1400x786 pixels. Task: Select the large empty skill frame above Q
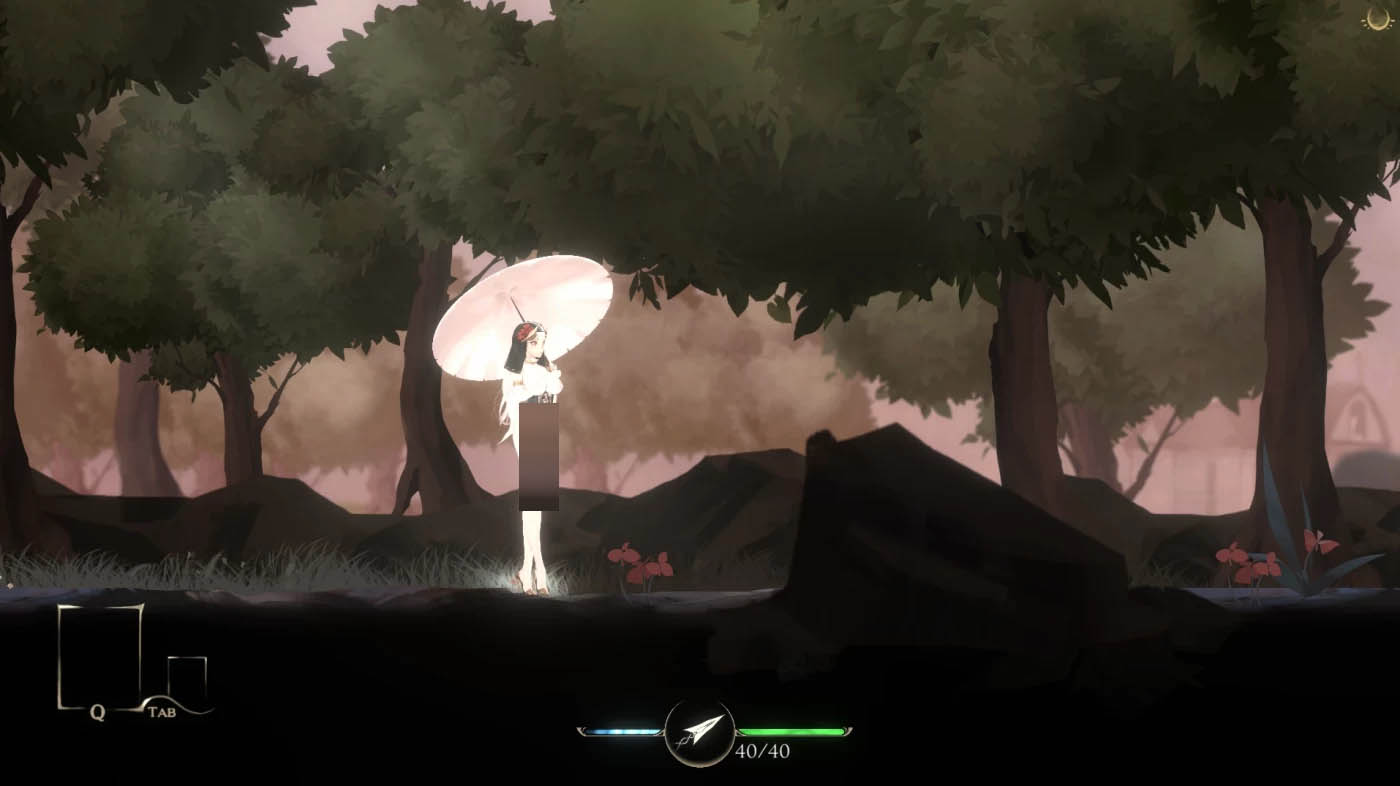click(99, 655)
